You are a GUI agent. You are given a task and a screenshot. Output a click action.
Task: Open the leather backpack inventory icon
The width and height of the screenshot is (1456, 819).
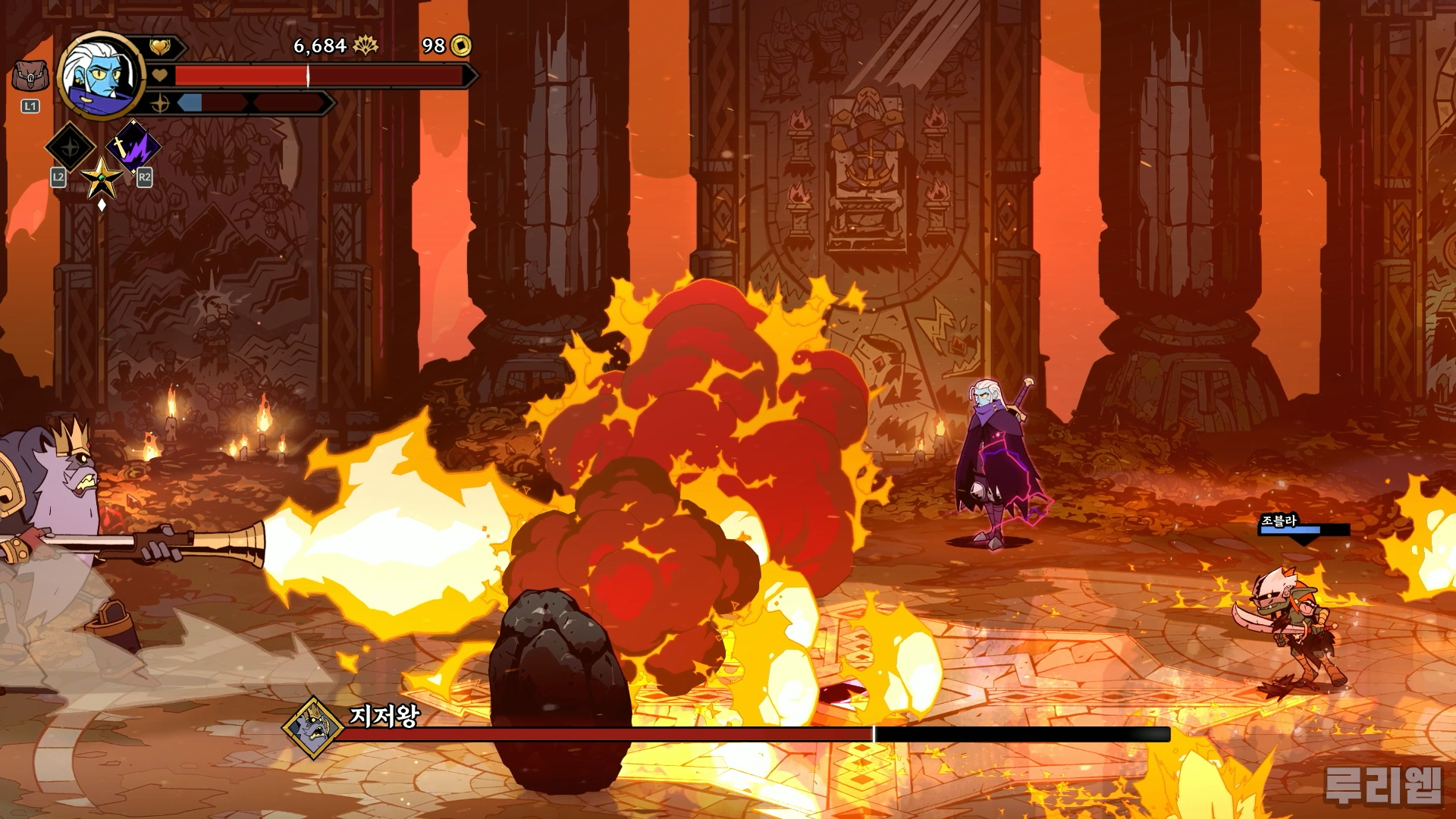[x=30, y=77]
